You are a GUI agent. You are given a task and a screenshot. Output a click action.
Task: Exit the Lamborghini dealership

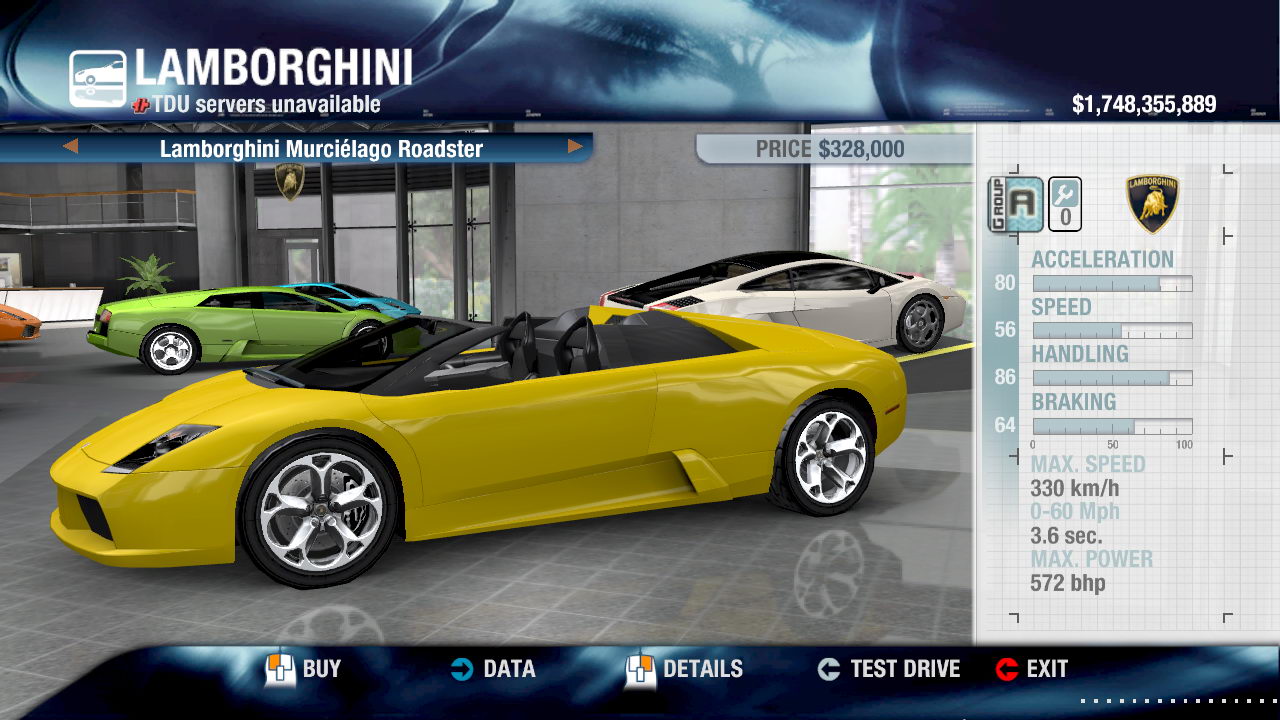pos(1032,669)
